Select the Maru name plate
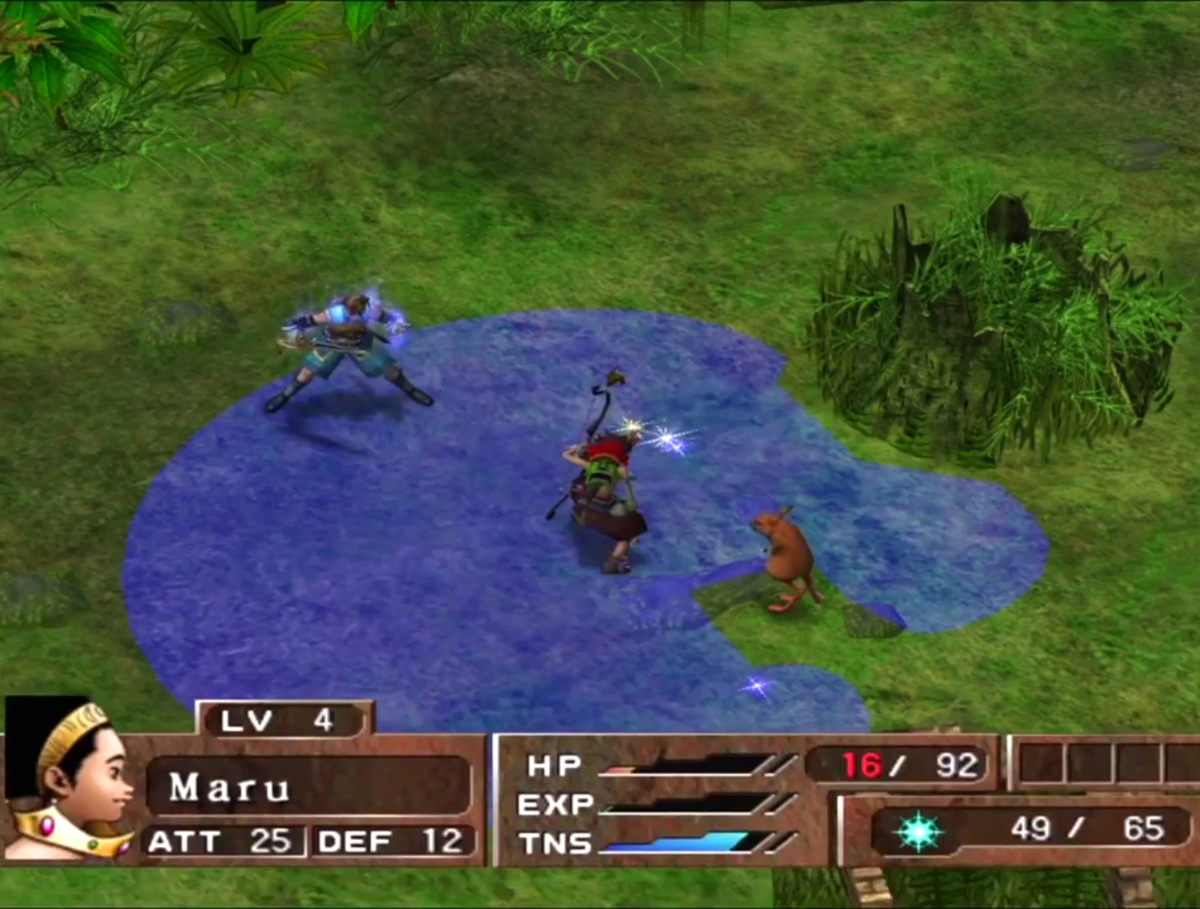 pos(308,786)
